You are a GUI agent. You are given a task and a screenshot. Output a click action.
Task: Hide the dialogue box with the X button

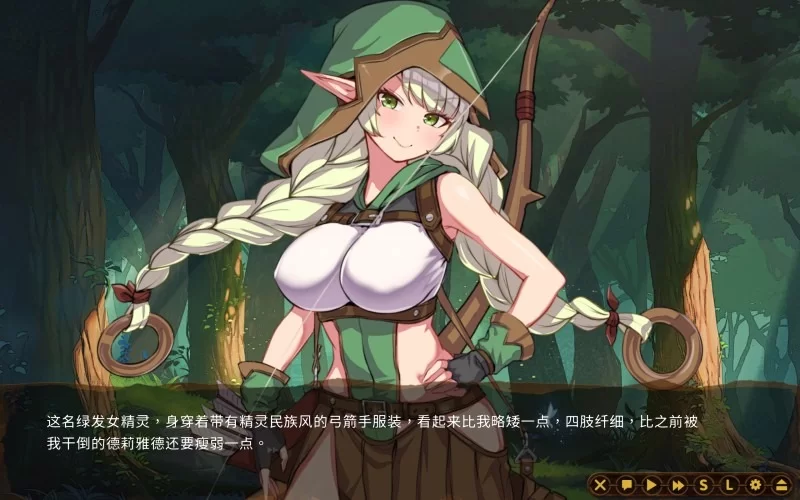click(600, 485)
